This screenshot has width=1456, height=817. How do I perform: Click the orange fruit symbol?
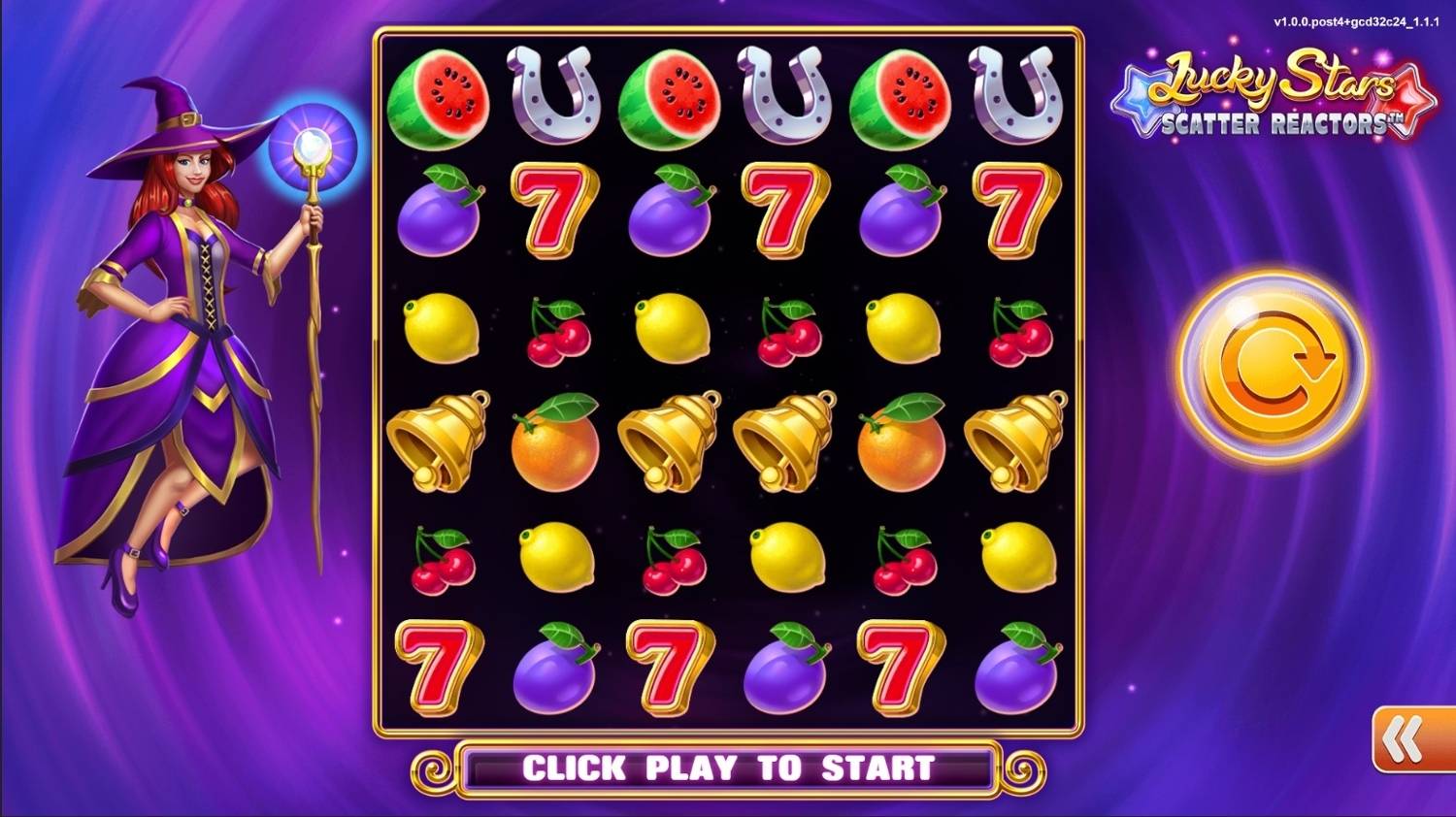[x=553, y=449]
